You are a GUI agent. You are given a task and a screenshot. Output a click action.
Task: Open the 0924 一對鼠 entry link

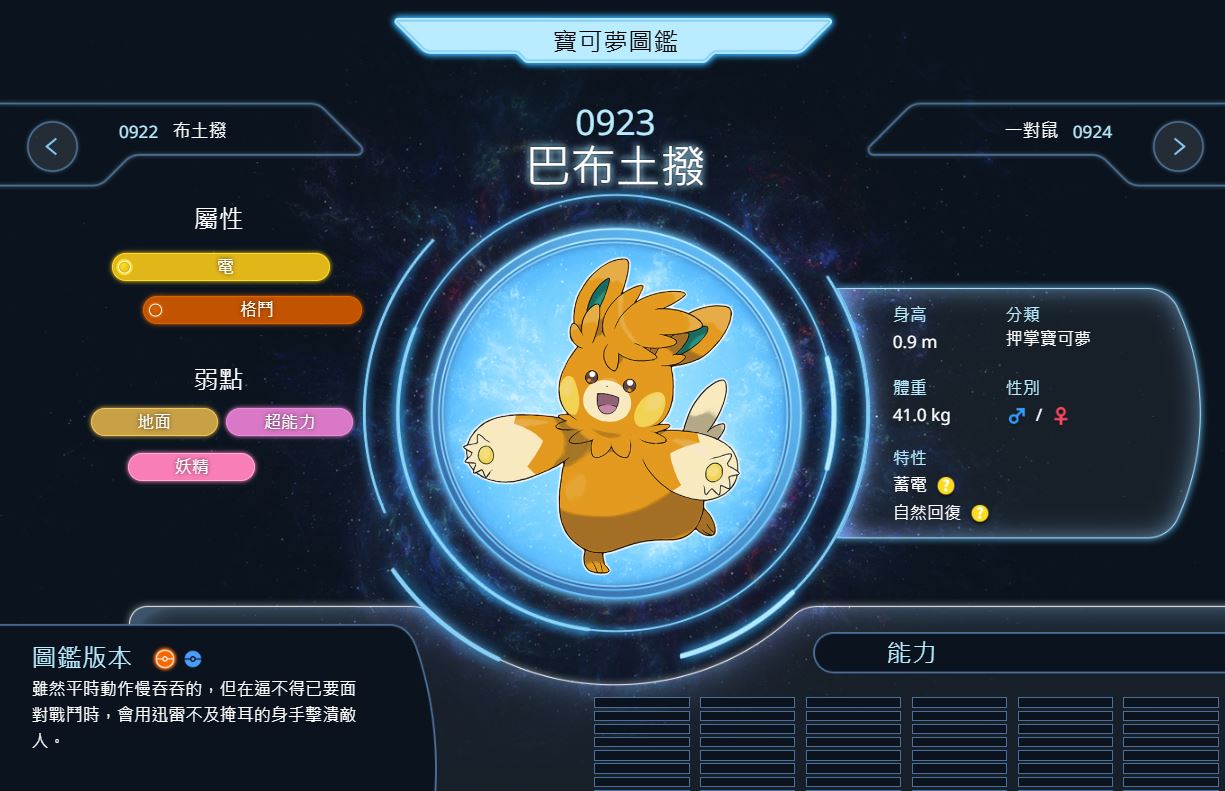[1058, 131]
